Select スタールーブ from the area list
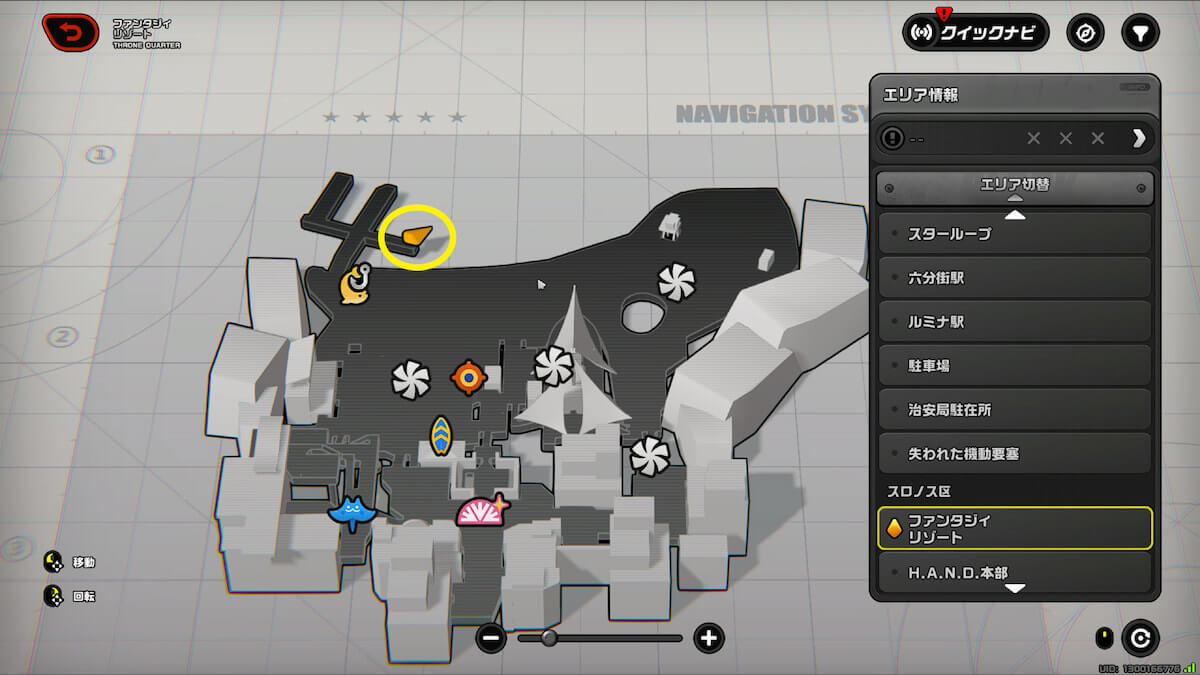 click(1015, 234)
